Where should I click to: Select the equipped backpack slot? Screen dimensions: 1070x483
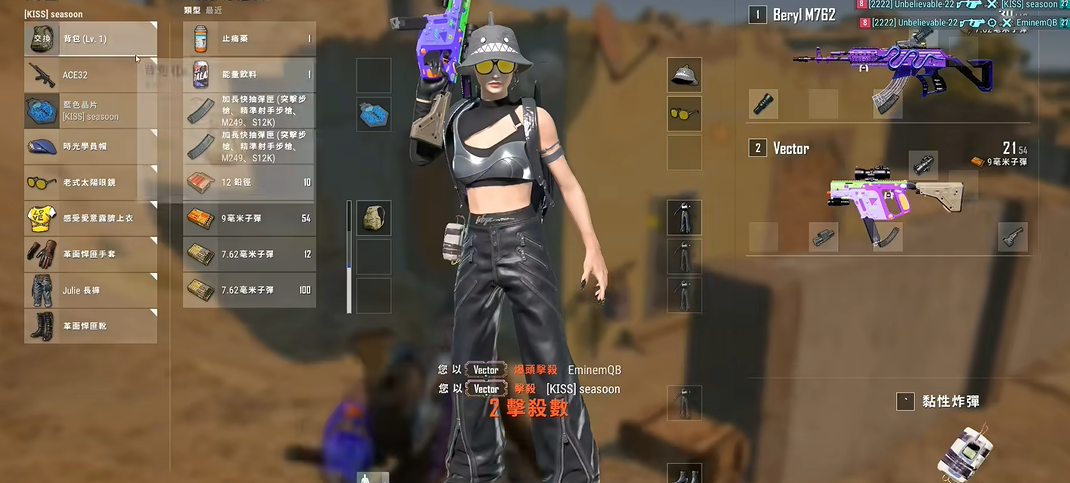click(373, 217)
